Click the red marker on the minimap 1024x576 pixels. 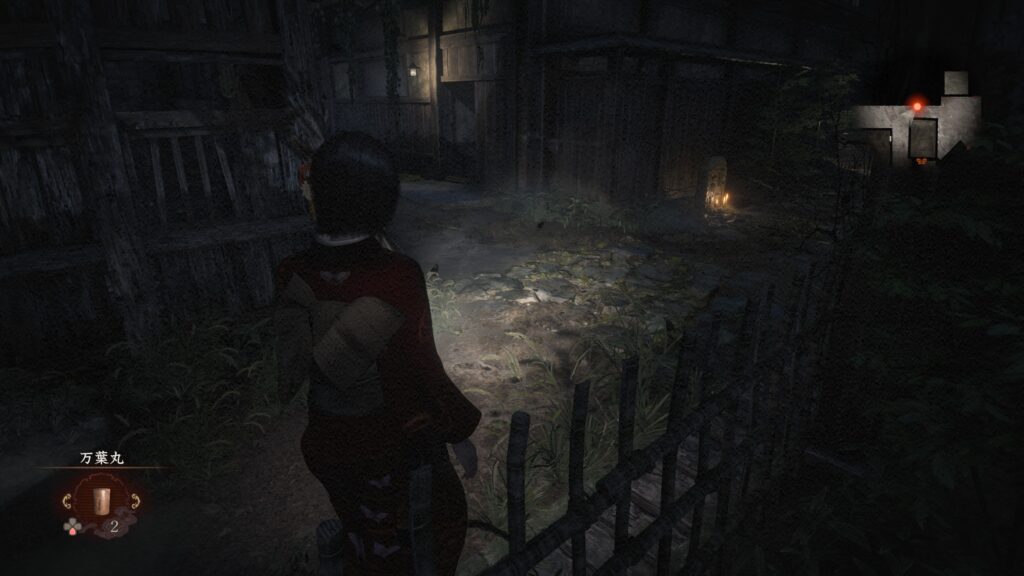(x=916, y=104)
